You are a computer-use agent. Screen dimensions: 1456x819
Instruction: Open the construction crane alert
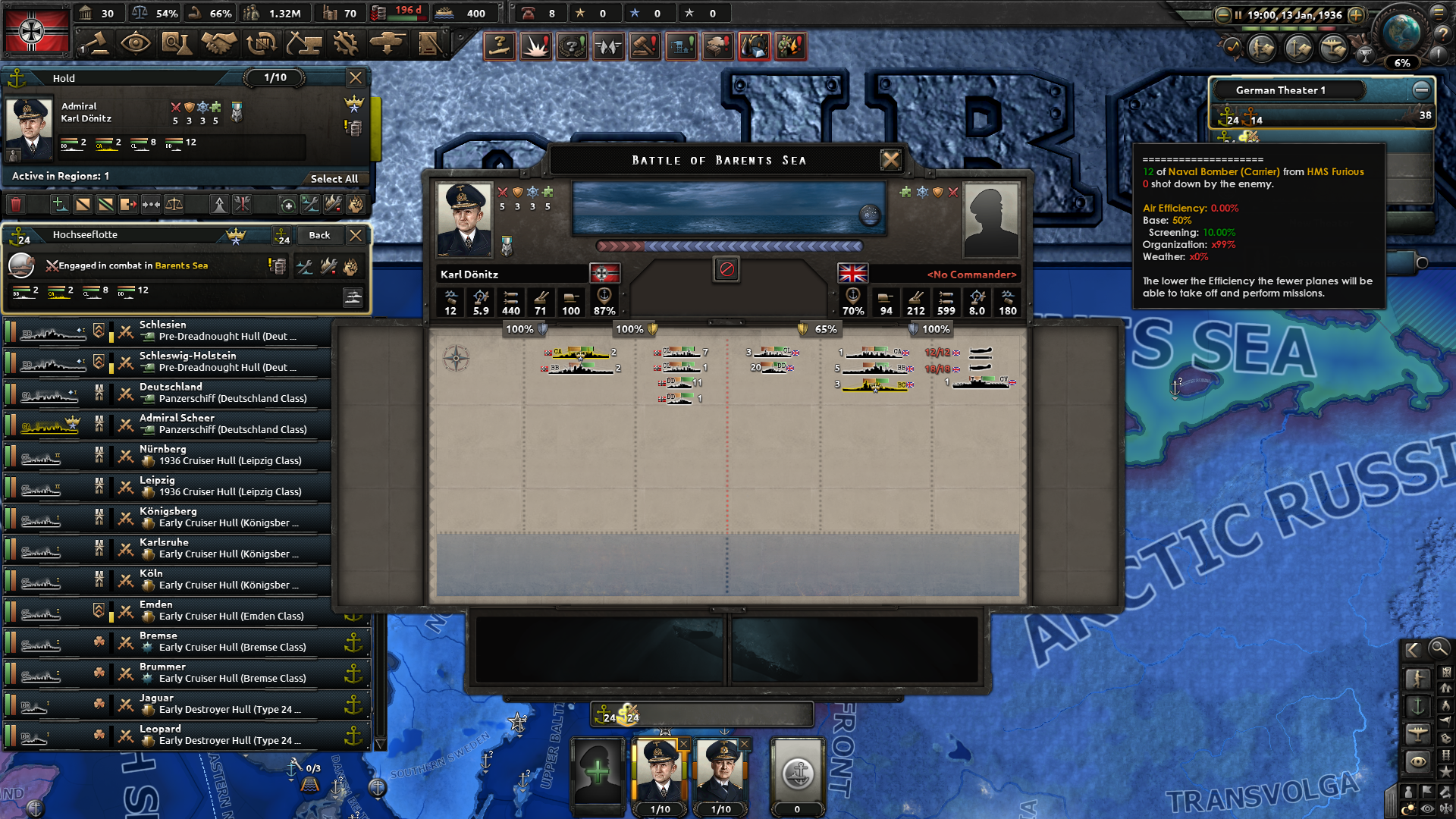(680, 45)
